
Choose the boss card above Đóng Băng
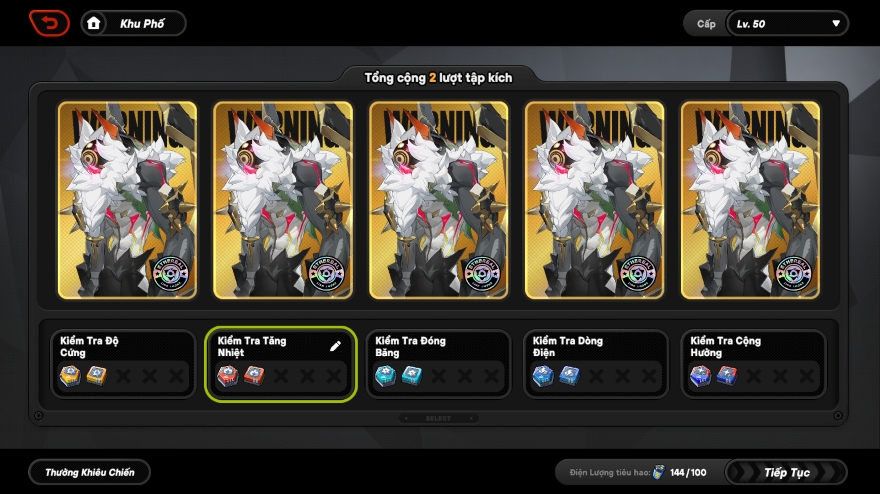click(x=438, y=200)
